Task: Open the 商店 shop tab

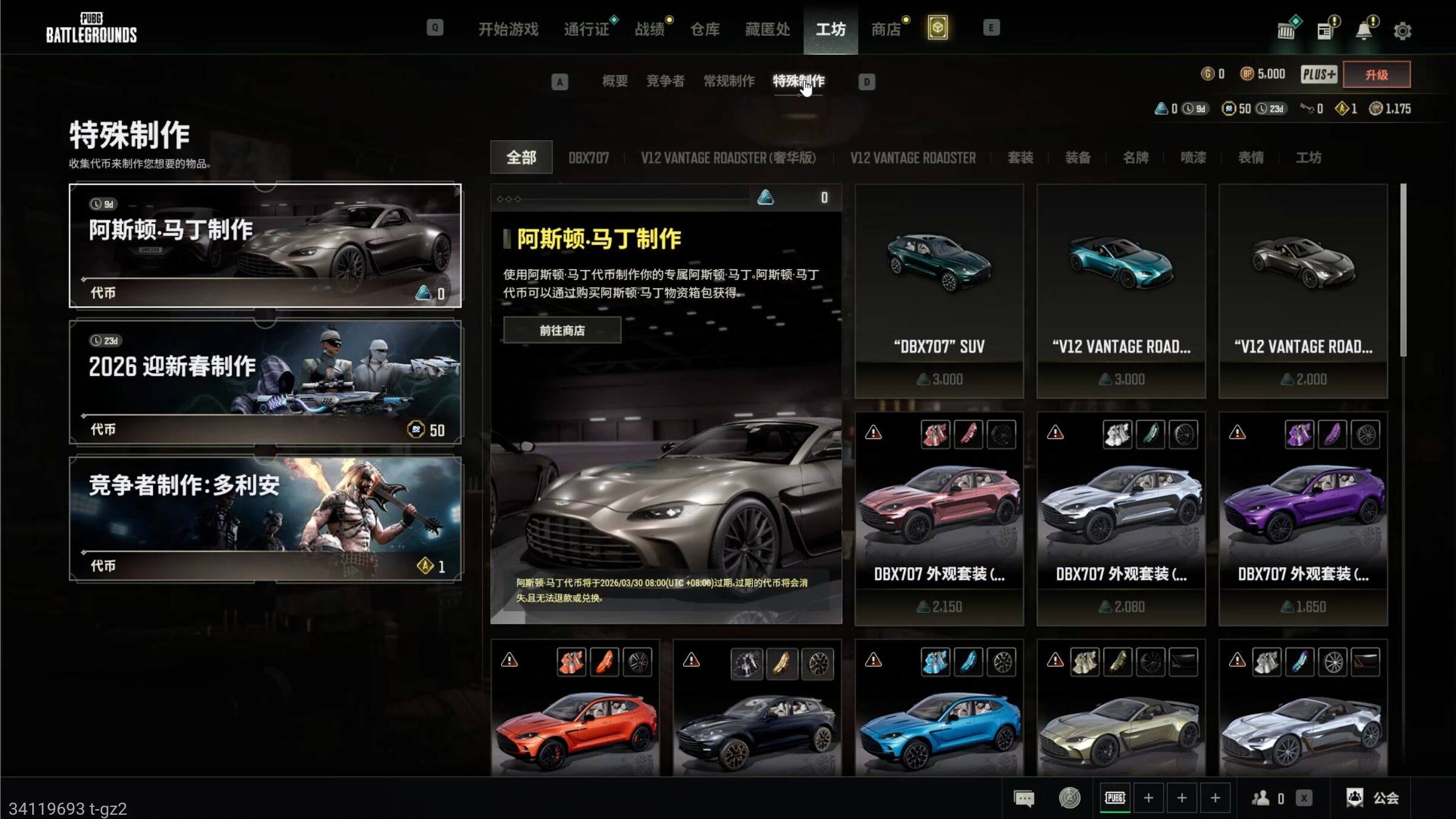Action: point(886,29)
